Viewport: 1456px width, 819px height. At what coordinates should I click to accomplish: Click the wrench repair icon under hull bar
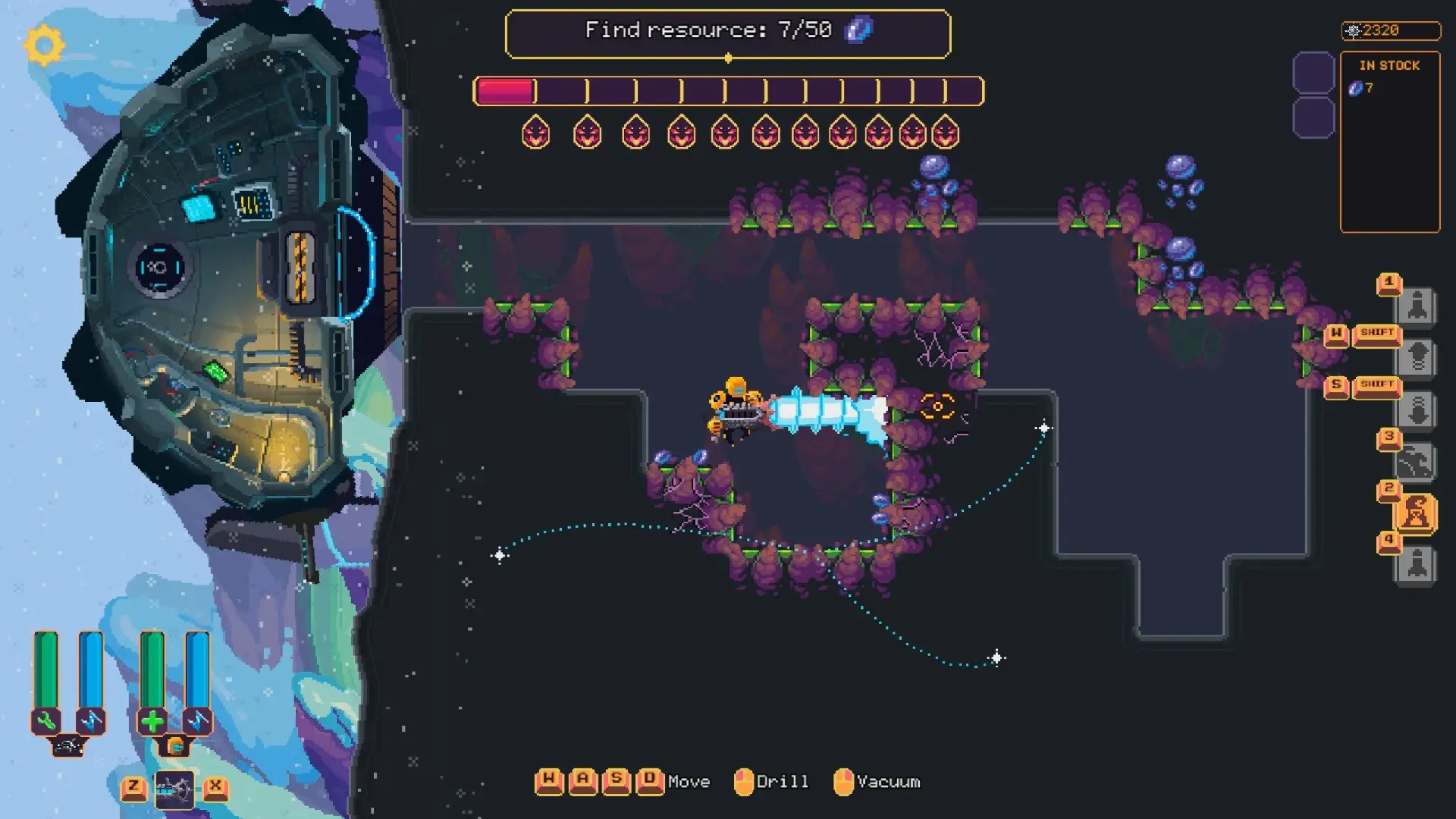46,721
